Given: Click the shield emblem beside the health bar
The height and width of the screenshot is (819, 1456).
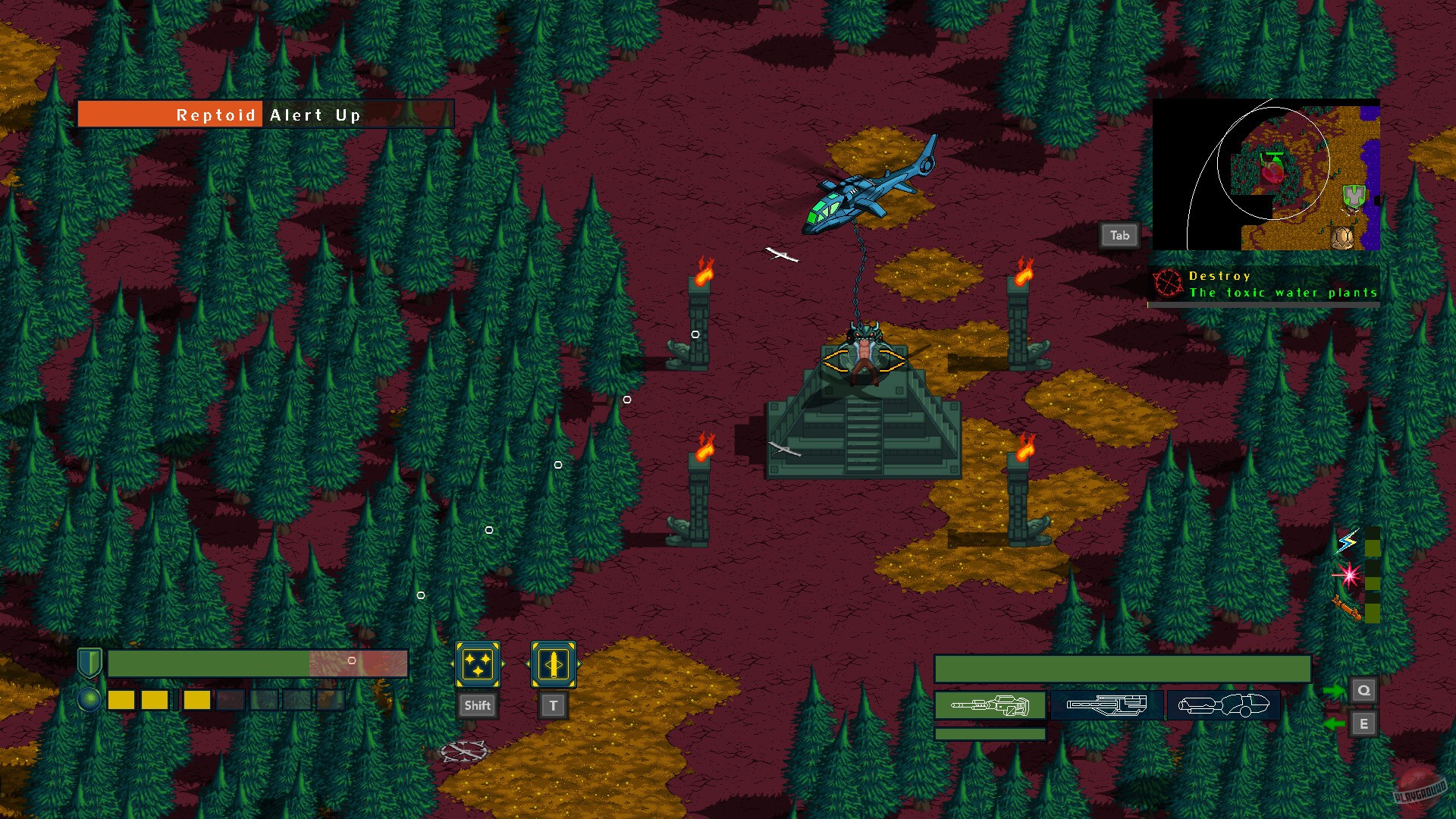Looking at the screenshot, I should pos(89,661).
